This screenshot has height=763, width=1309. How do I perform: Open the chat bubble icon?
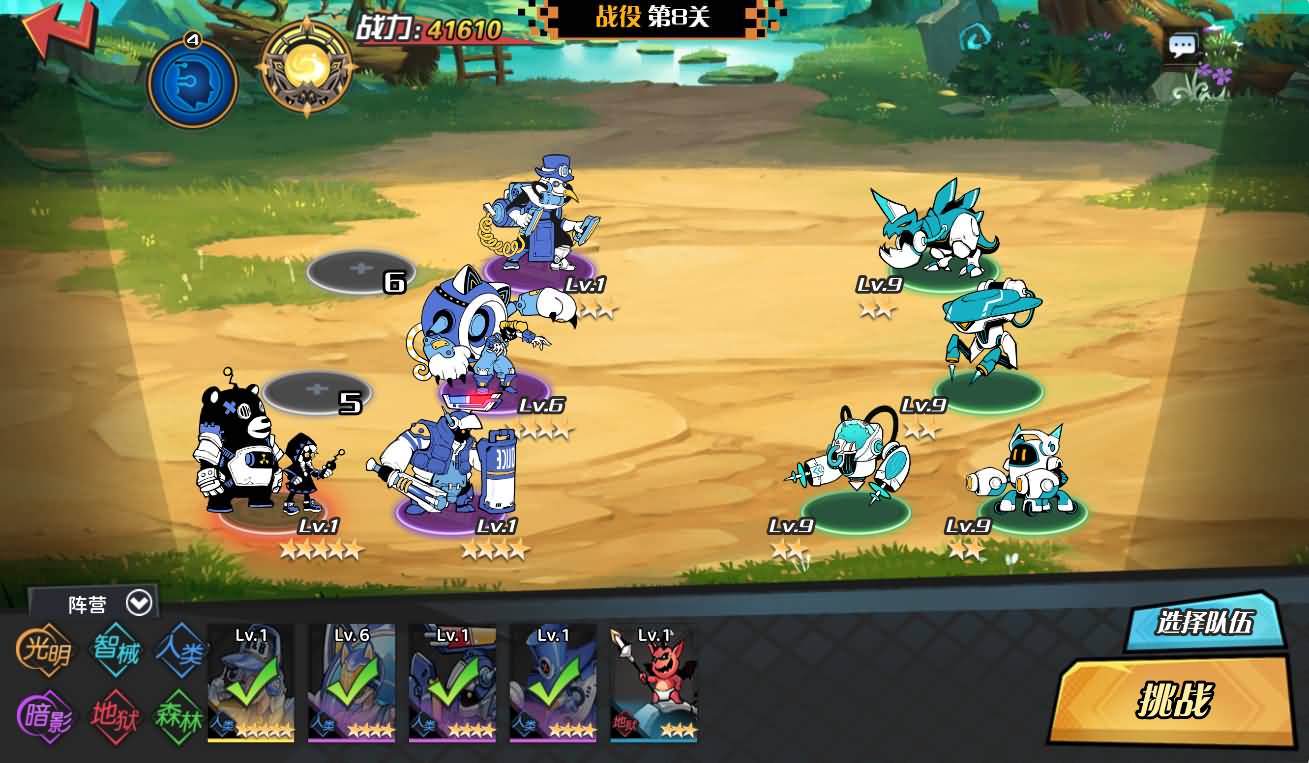click(x=1183, y=46)
